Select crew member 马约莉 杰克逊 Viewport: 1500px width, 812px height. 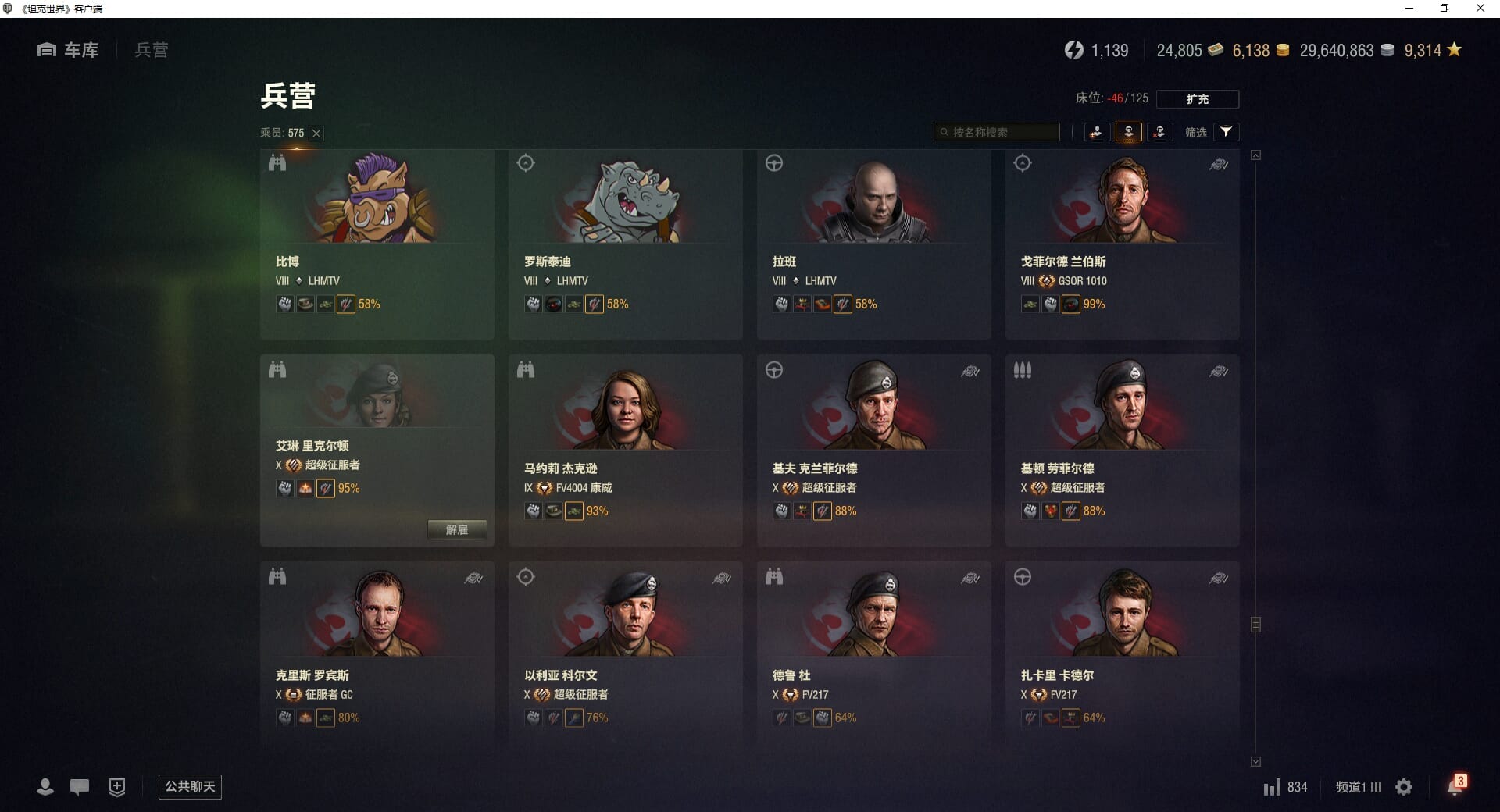click(625, 450)
